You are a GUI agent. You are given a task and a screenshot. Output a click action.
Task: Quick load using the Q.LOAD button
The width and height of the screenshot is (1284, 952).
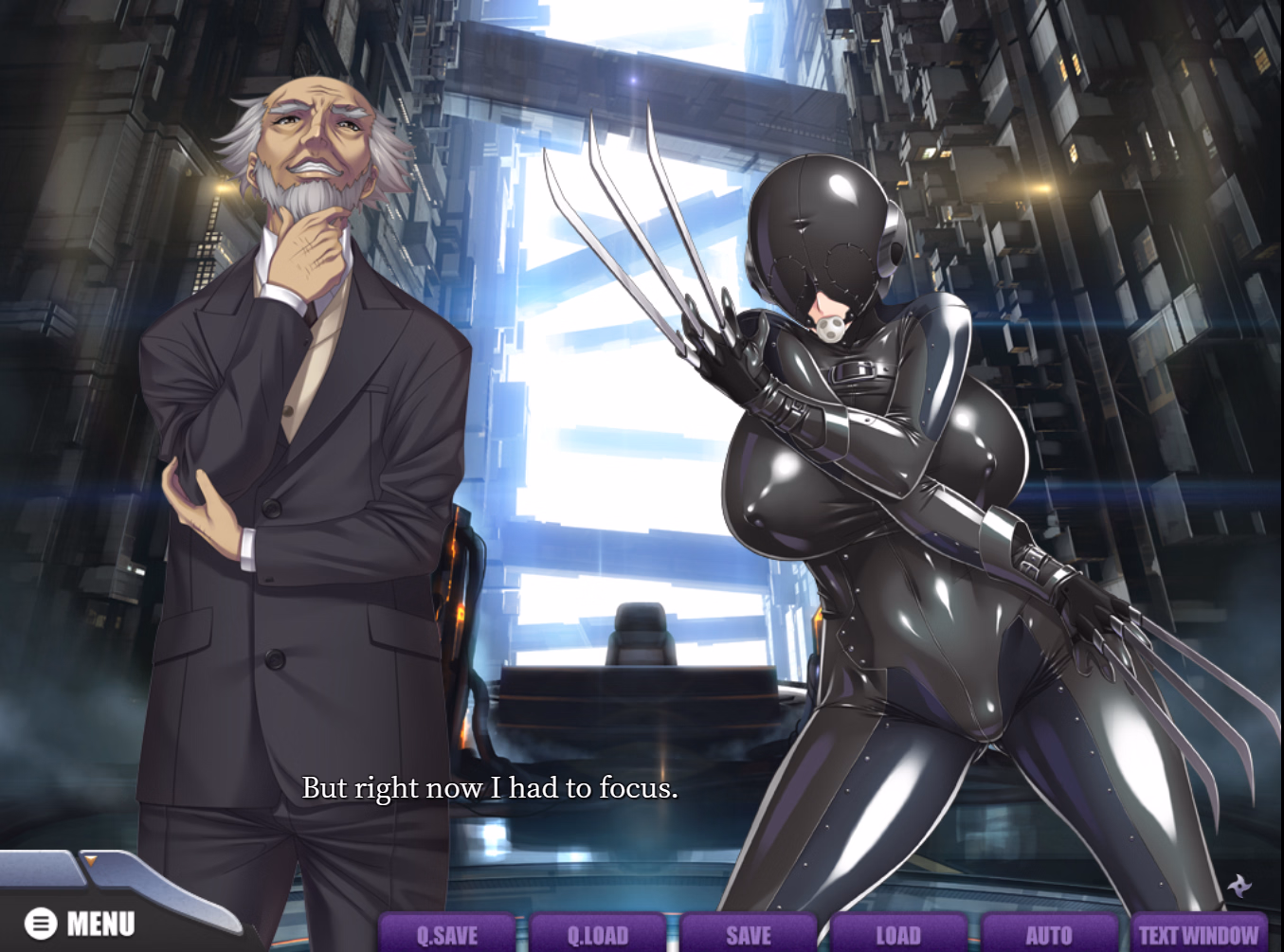597,935
